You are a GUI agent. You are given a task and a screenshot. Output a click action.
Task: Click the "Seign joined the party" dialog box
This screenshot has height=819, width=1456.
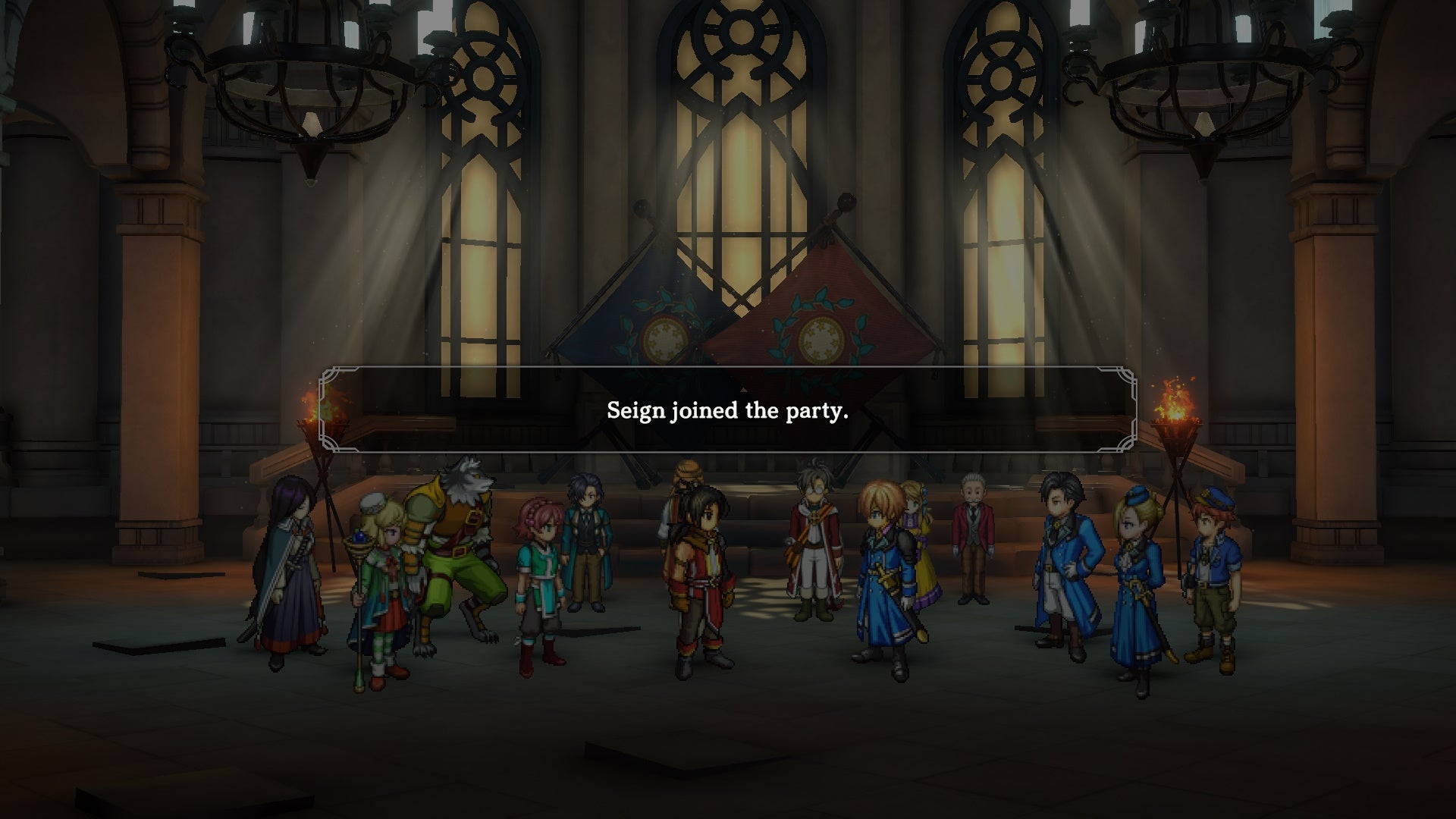pyautogui.click(x=726, y=409)
